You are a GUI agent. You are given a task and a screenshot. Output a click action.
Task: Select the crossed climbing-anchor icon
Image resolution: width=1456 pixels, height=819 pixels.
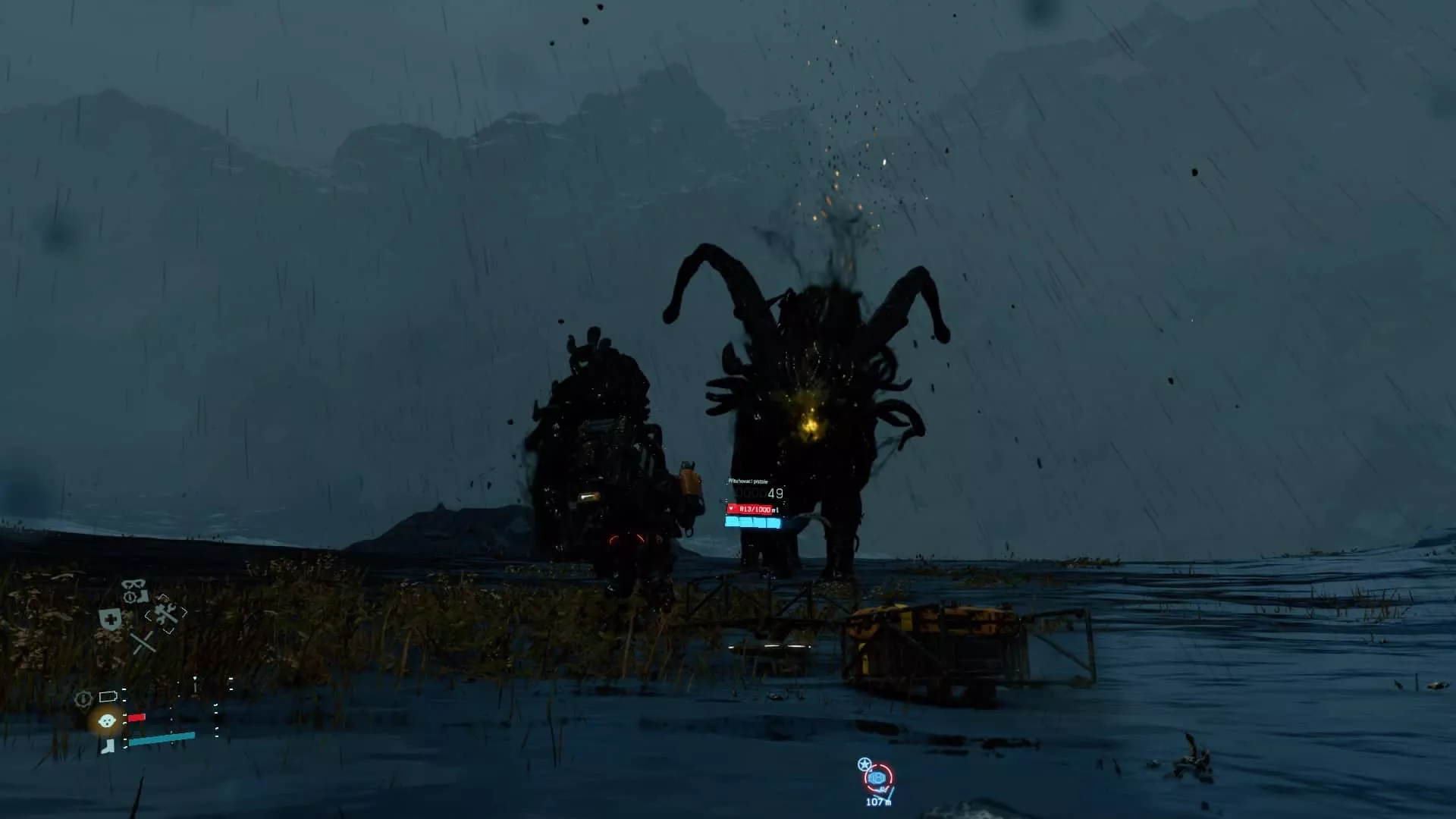144,642
